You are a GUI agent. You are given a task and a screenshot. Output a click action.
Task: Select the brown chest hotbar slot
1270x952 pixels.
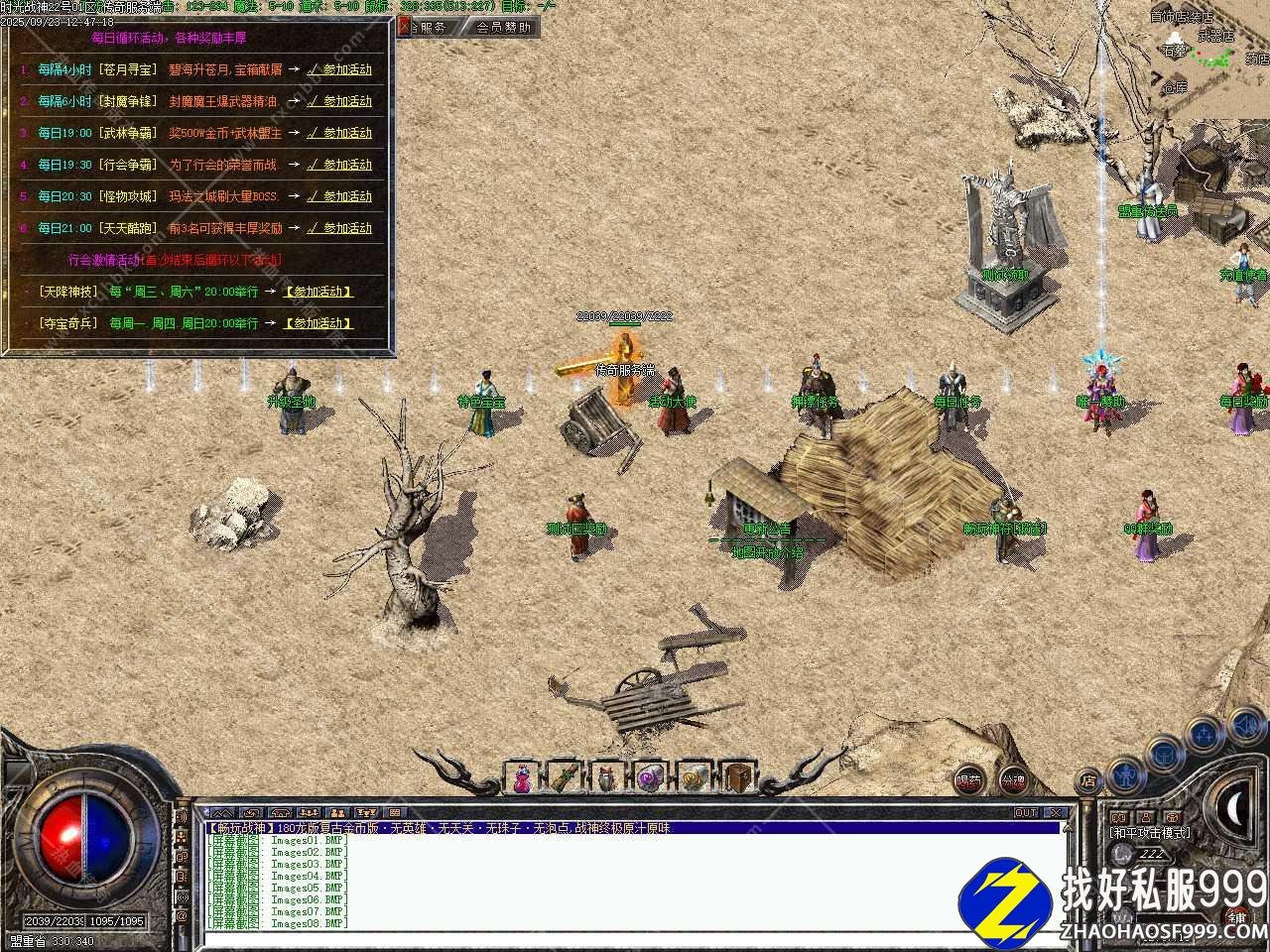[x=737, y=778]
